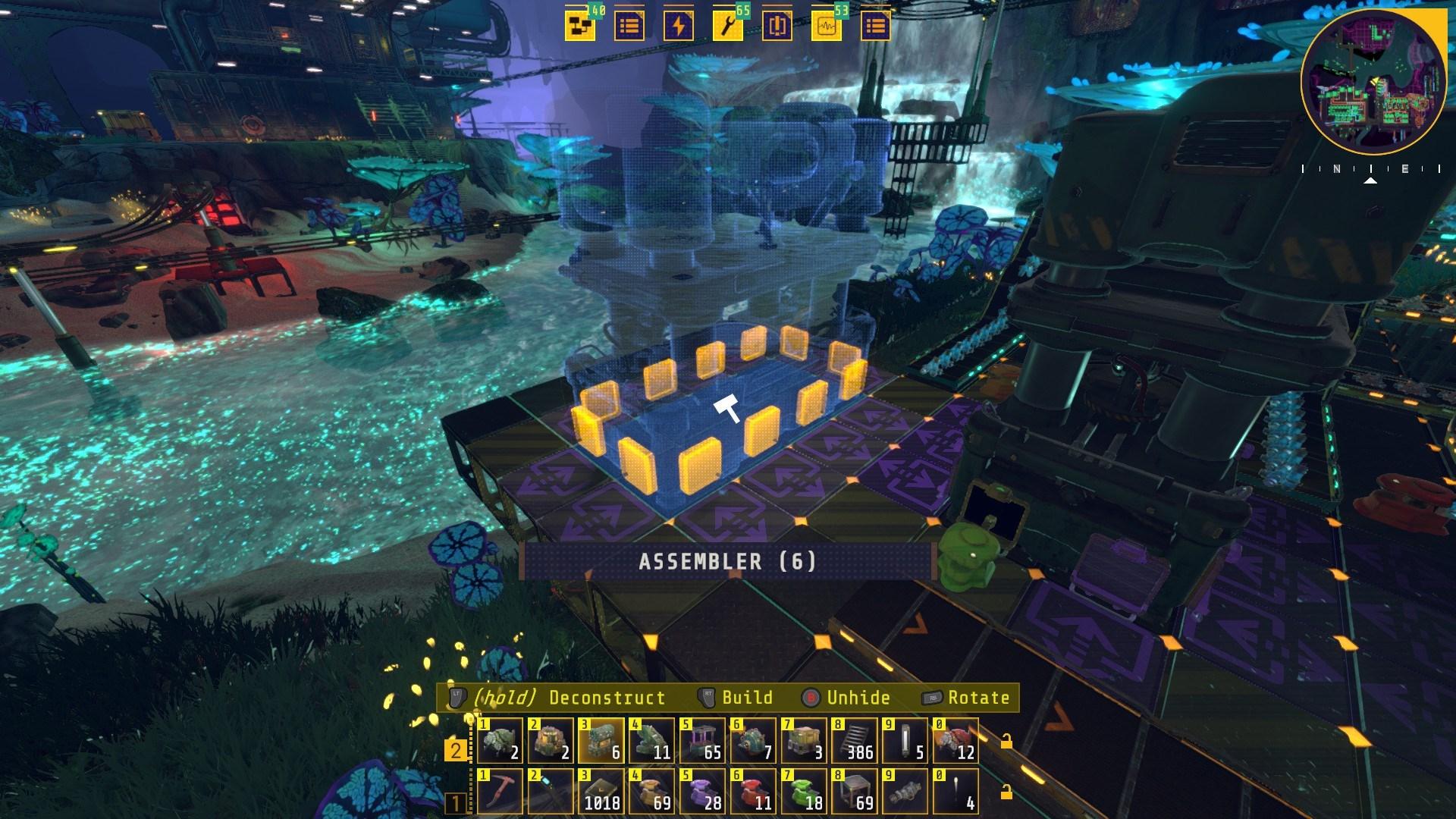This screenshot has width=1456, height=819.
Task: Choose the purple inserter slot holding 28
Action: (702, 791)
